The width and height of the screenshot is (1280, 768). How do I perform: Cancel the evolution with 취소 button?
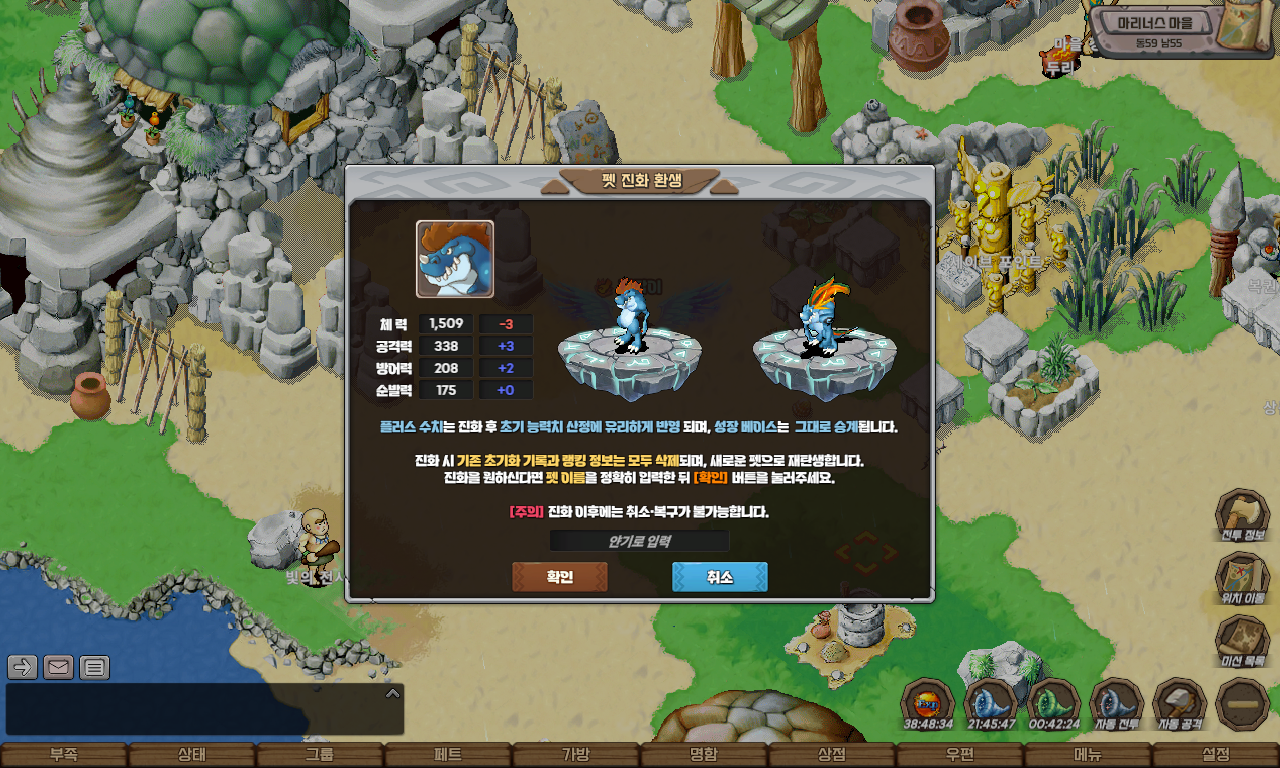tap(719, 577)
